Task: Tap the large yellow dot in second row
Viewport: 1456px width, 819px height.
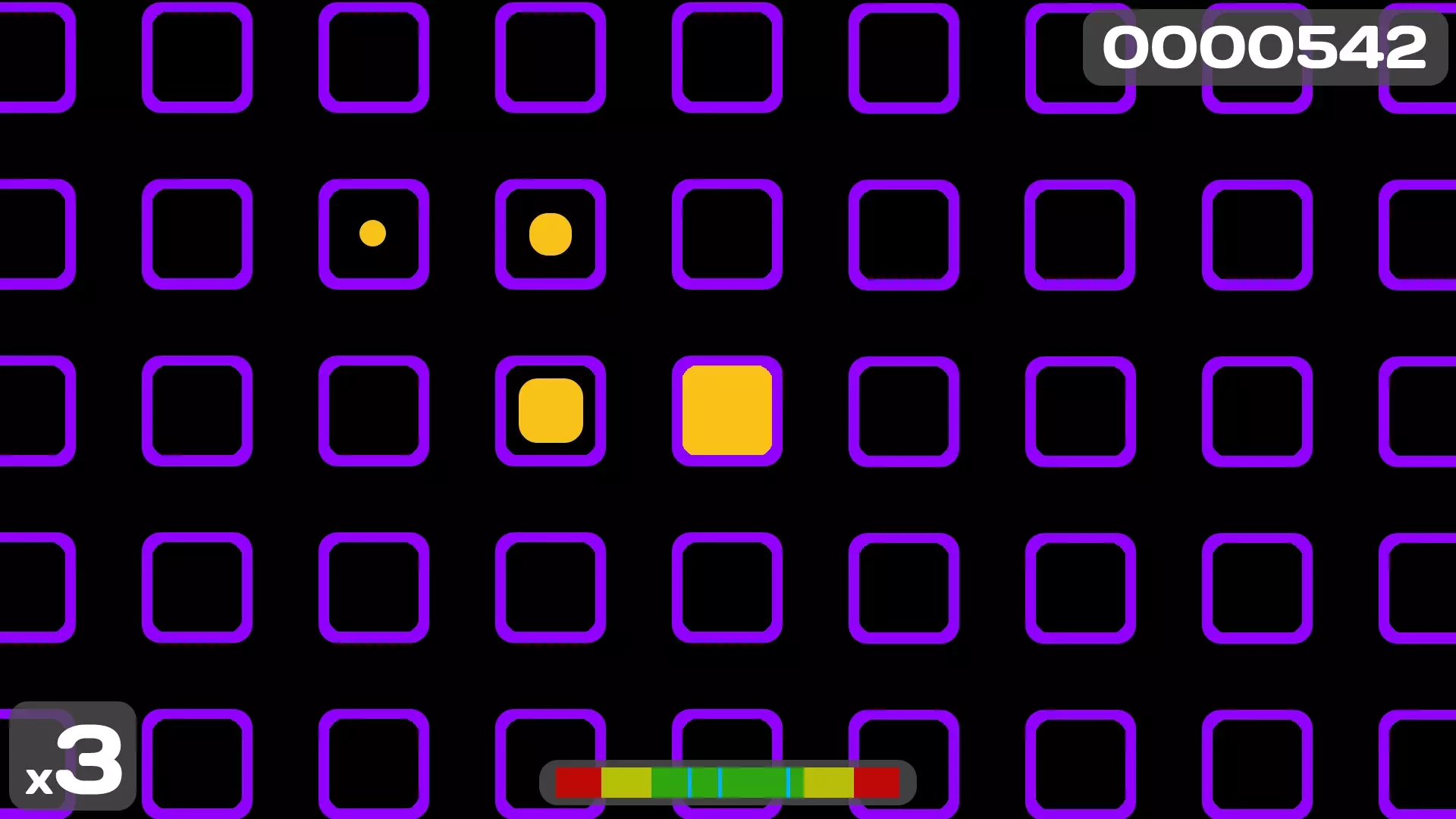Action: (551, 234)
